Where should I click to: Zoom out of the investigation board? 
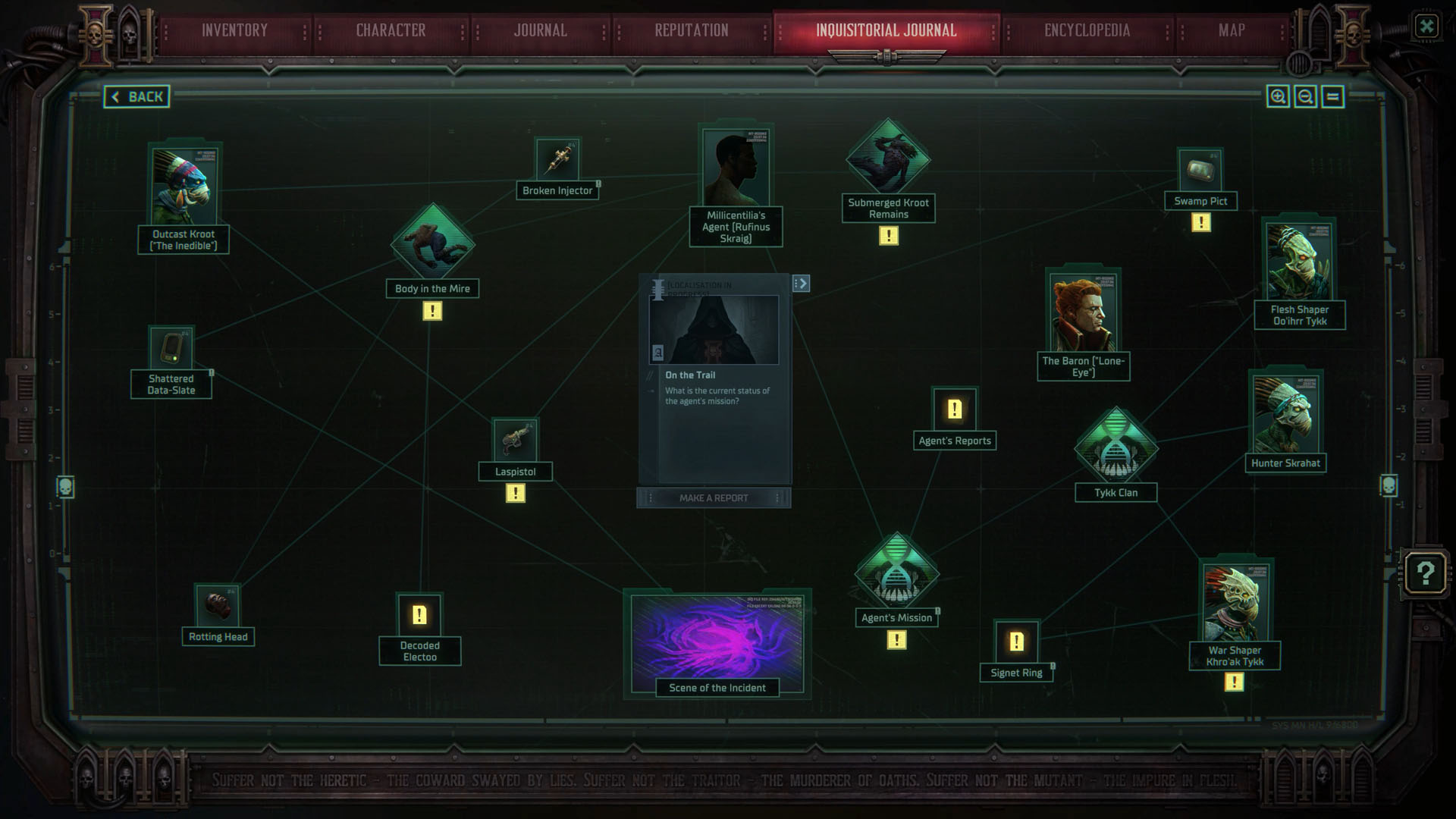[x=1306, y=96]
